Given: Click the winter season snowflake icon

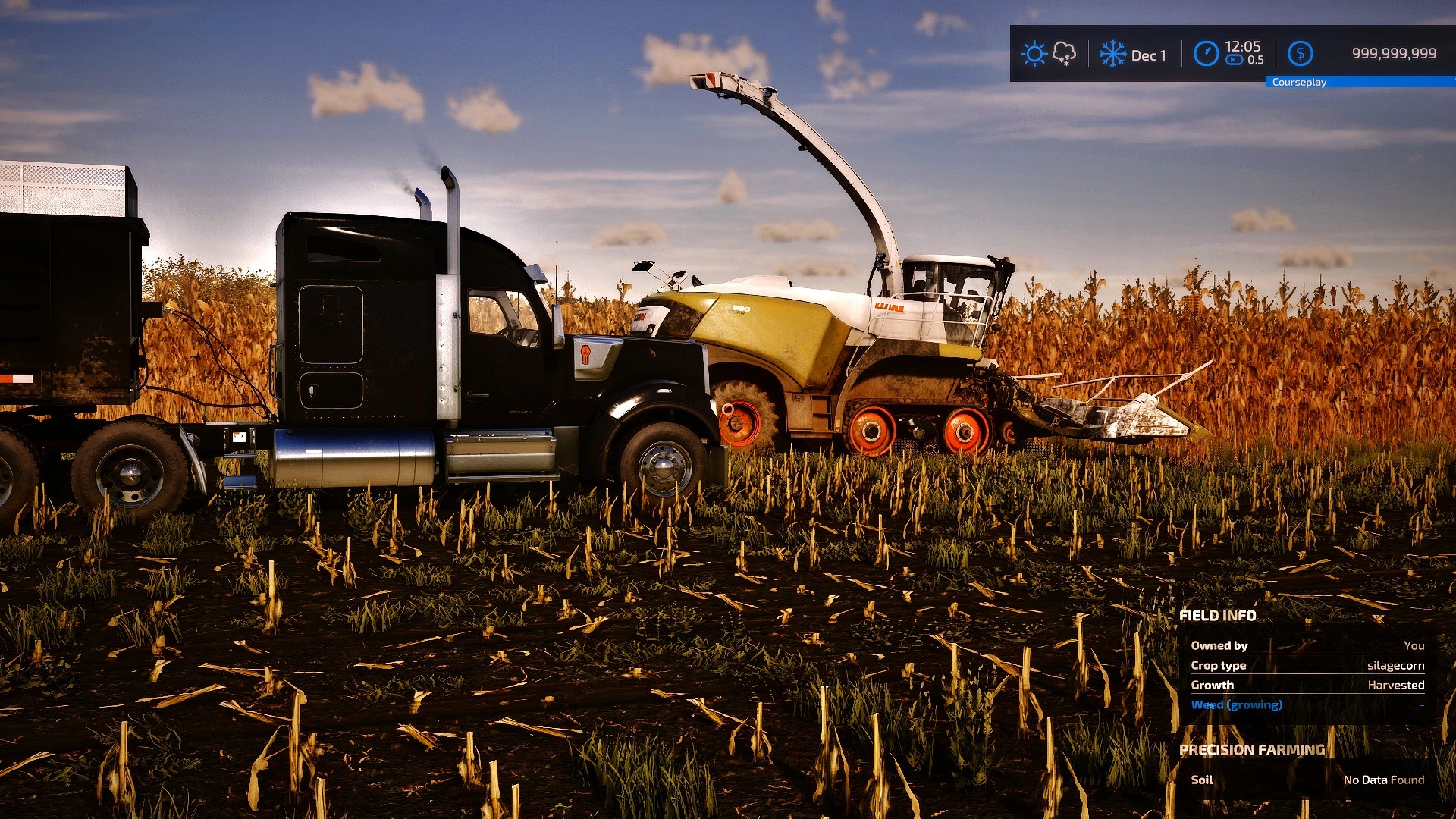Looking at the screenshot, I should point(1112,54).
